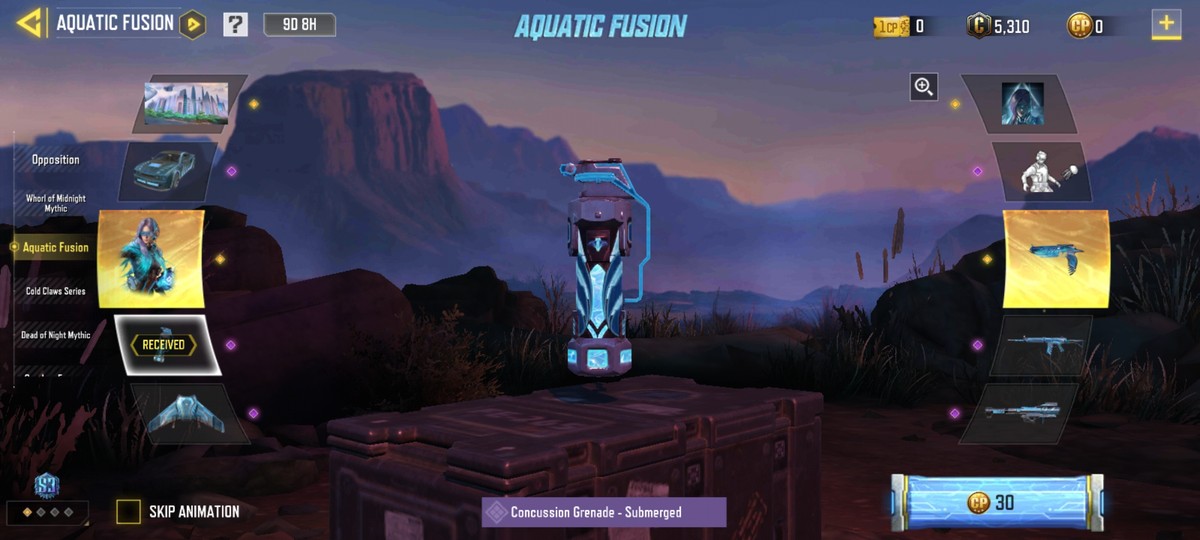Select the Opposition draw tab

tap(56, 160)
